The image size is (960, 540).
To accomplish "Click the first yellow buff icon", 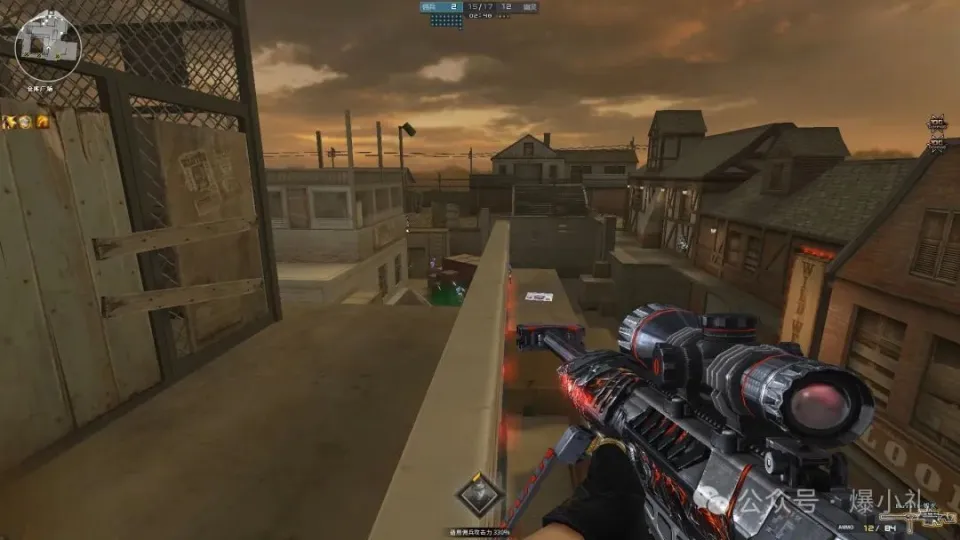I will [x=9, y=122].
